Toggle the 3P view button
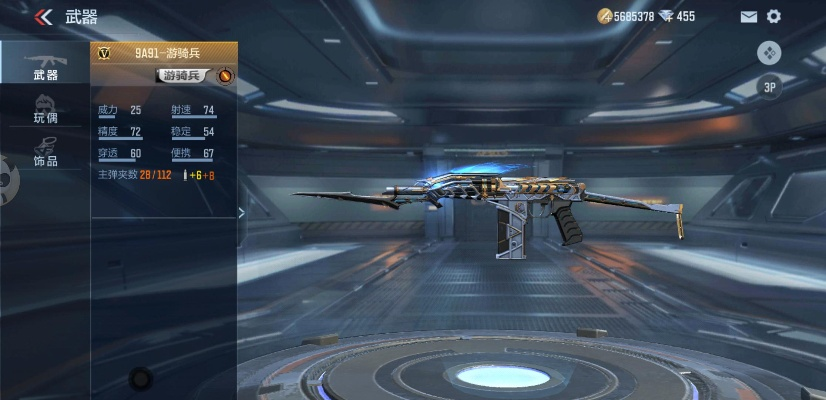The height and width of the screenshot is (400, 826). coord(769,87)
